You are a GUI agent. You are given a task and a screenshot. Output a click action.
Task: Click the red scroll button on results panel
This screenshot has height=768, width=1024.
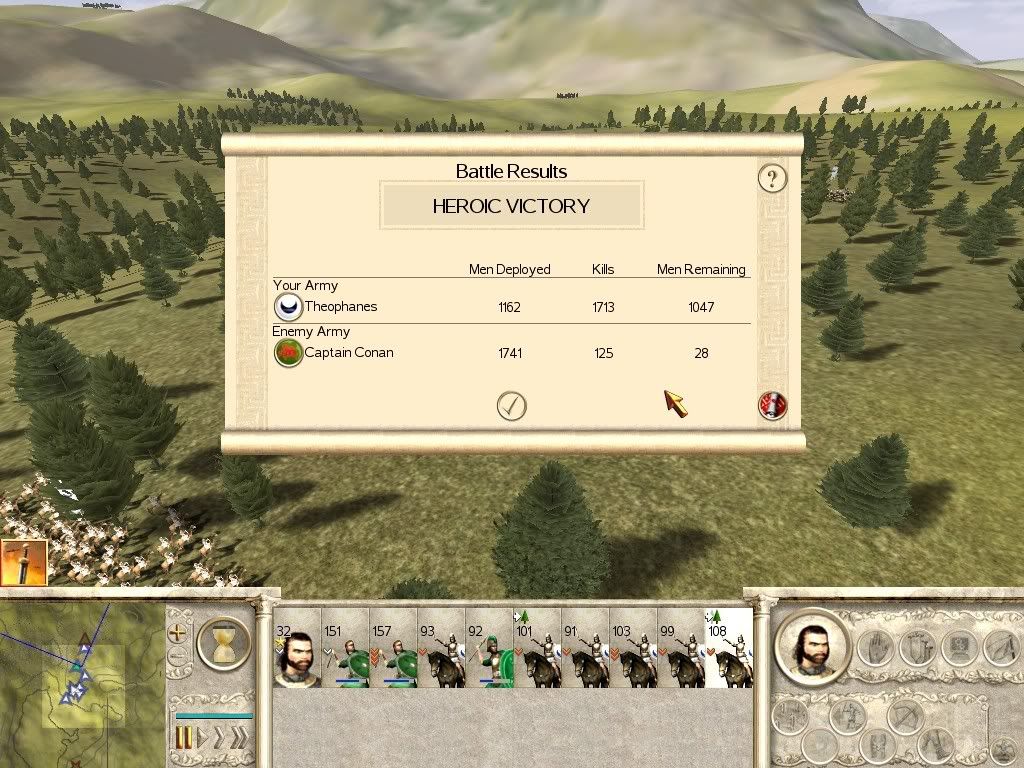(x=773, y=405)
